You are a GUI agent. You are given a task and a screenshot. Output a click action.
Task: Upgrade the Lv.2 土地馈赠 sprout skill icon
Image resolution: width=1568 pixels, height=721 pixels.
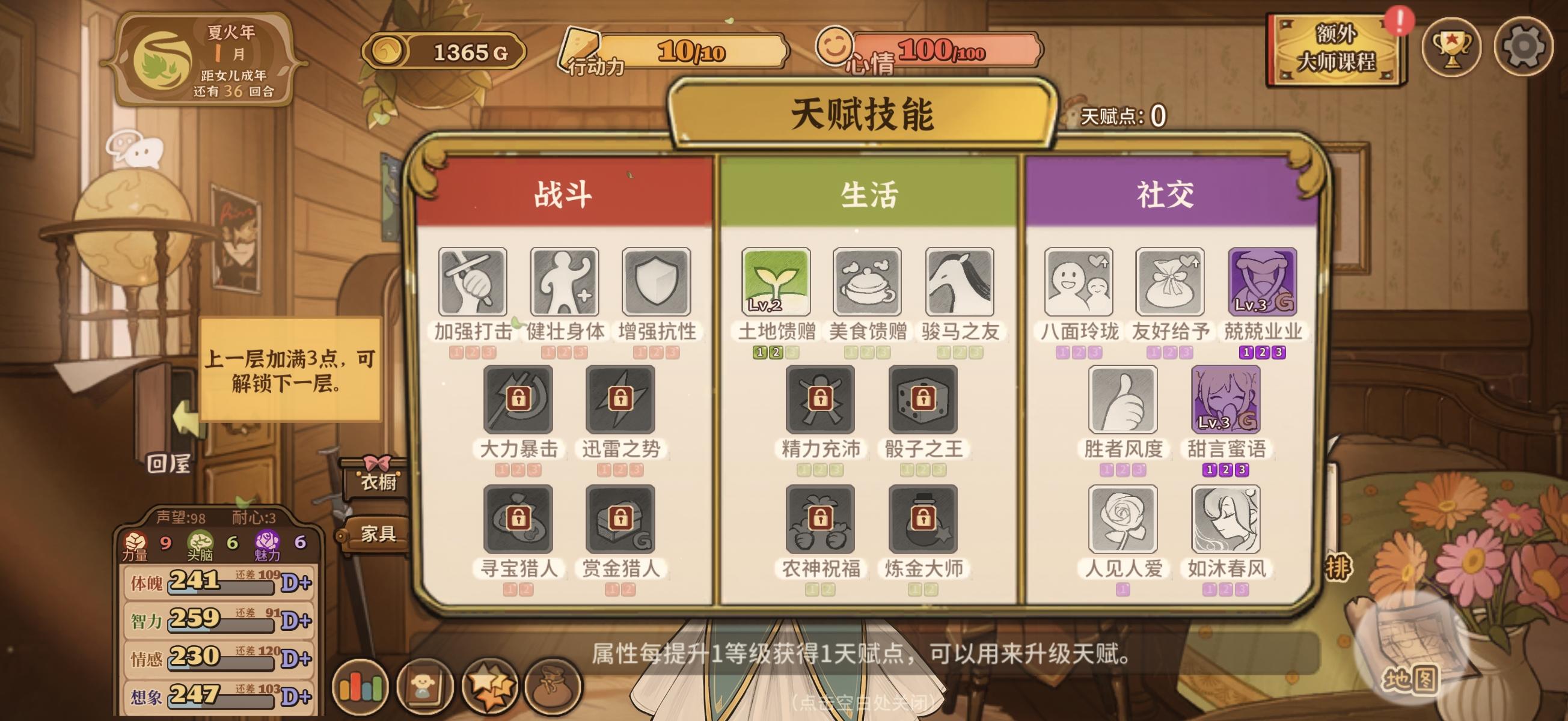[x=776, y=281]
